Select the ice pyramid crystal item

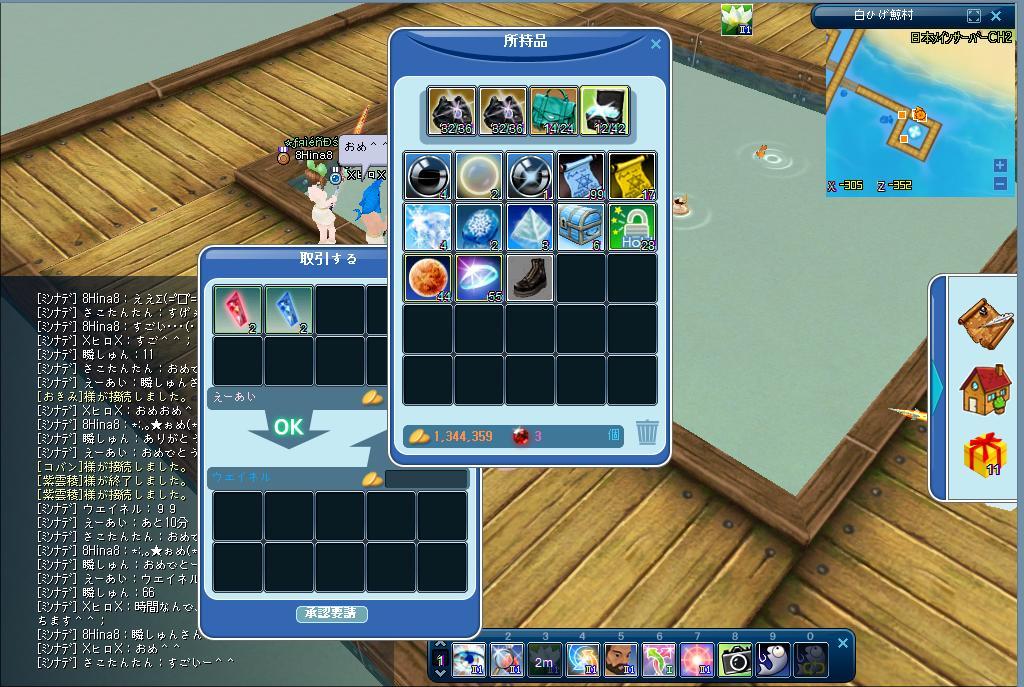pyautogui.click(x=530, y=227)
